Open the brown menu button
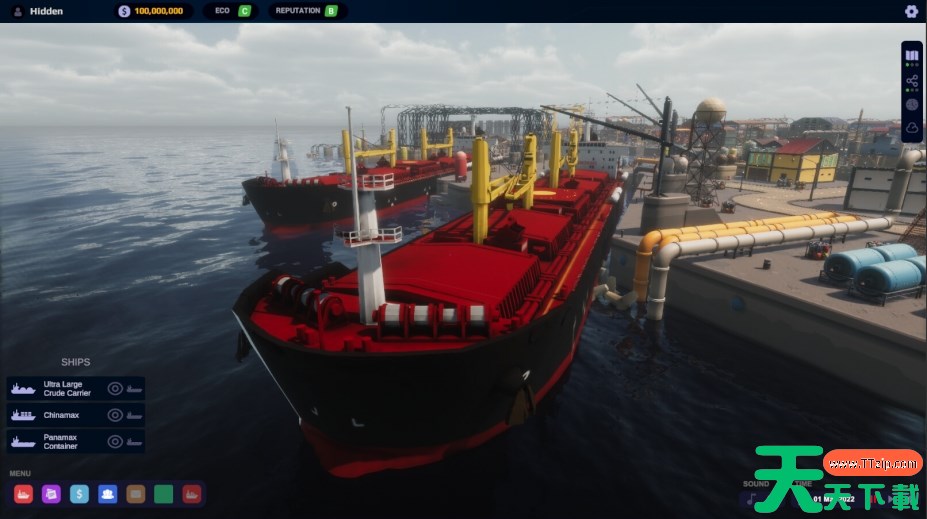This screenshot has height=519, width=927. click(x=136, y=493)
